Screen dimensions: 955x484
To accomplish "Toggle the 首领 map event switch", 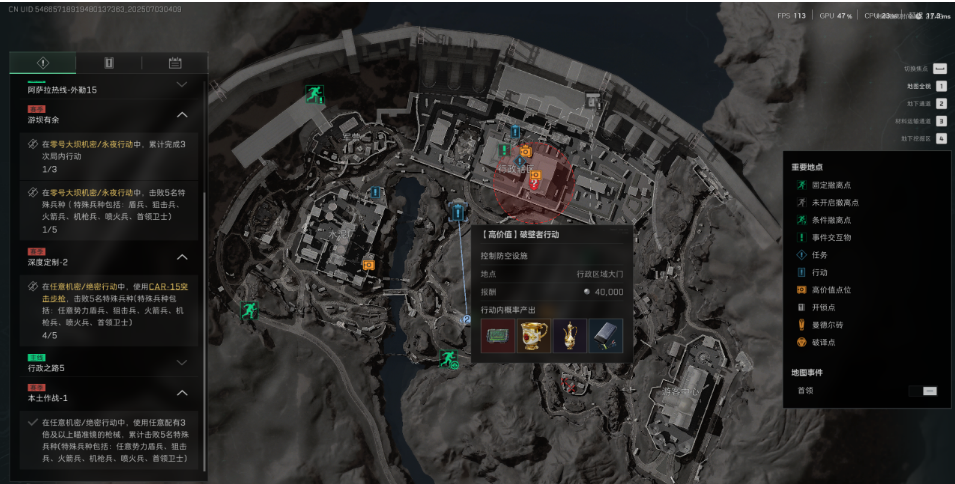I will 929,391.
